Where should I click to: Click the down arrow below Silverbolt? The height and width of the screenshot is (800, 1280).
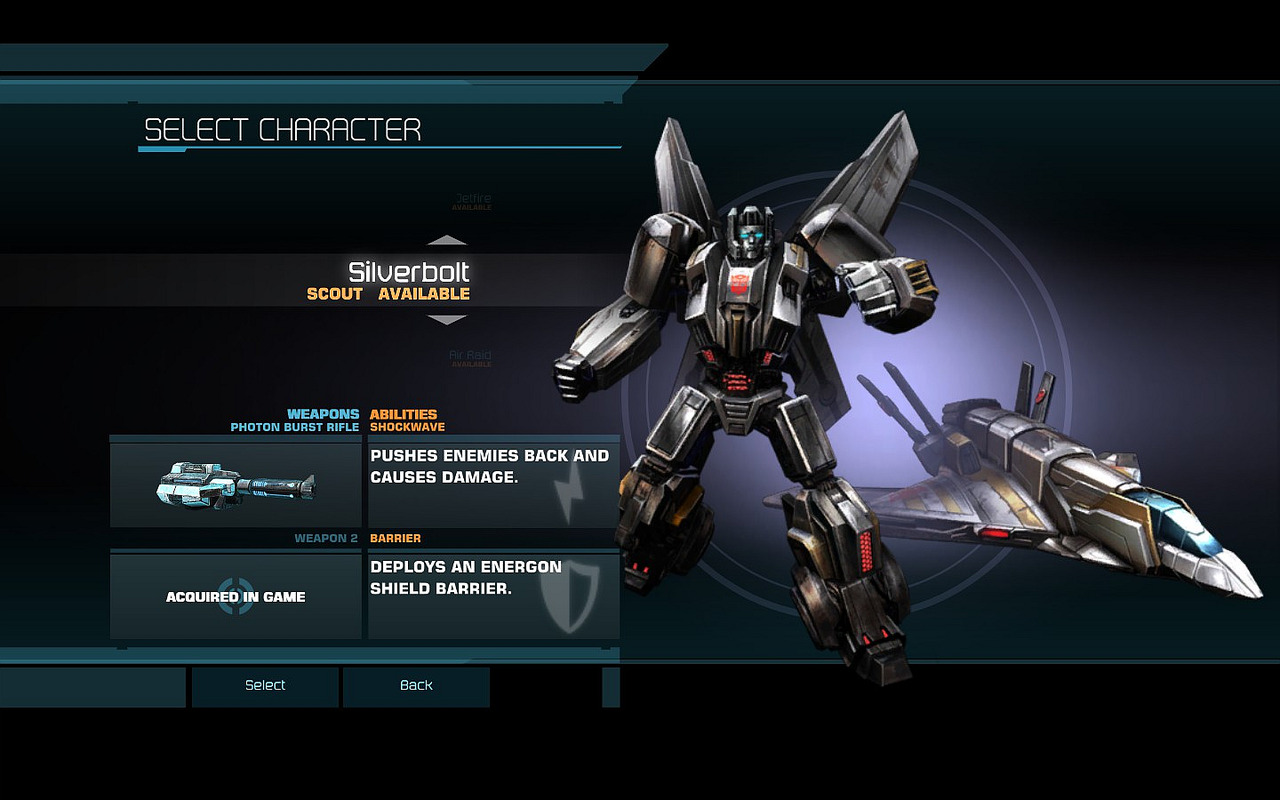[447, 320]
